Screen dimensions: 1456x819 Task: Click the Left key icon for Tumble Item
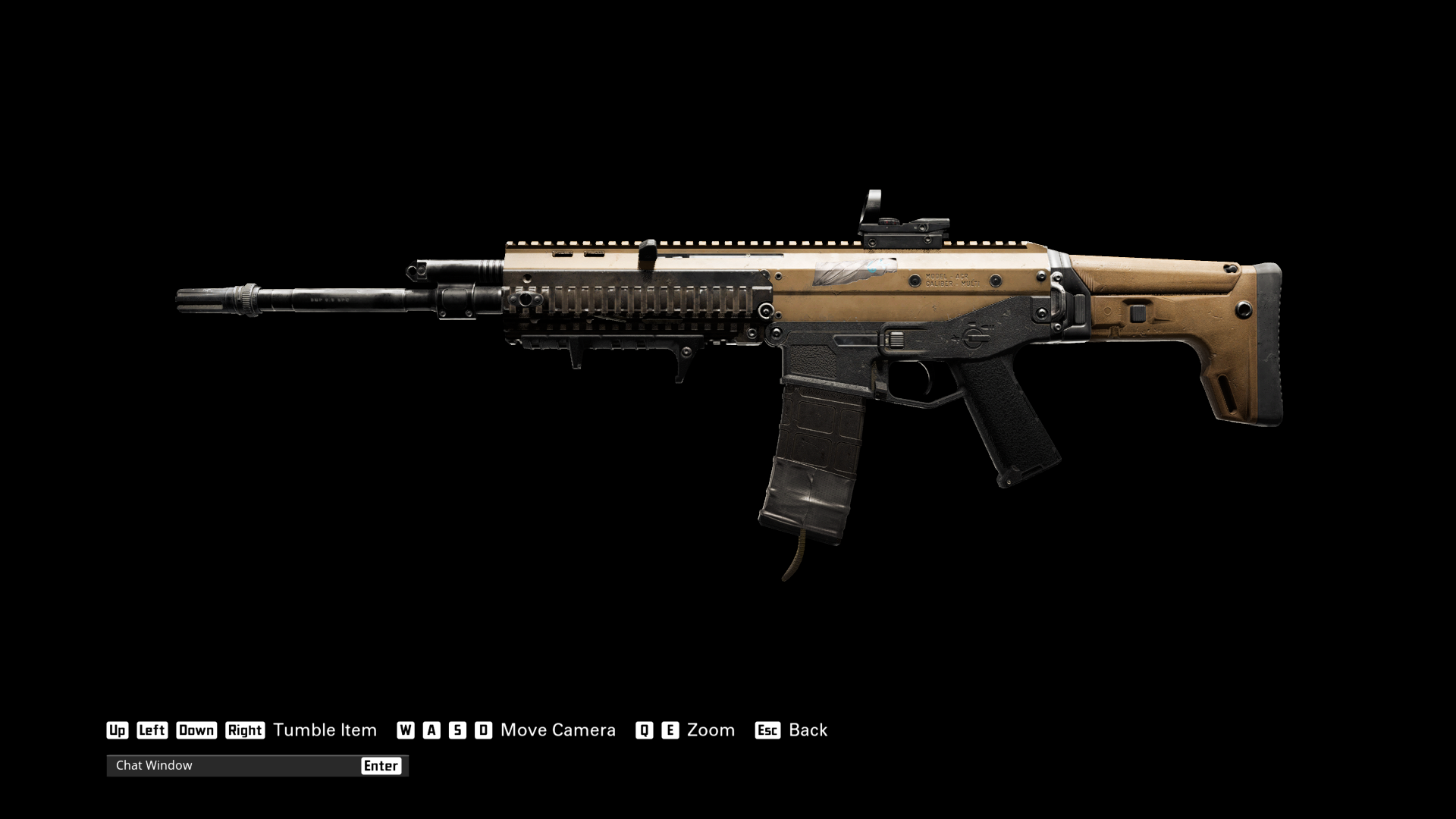click(x=152, y=730)
